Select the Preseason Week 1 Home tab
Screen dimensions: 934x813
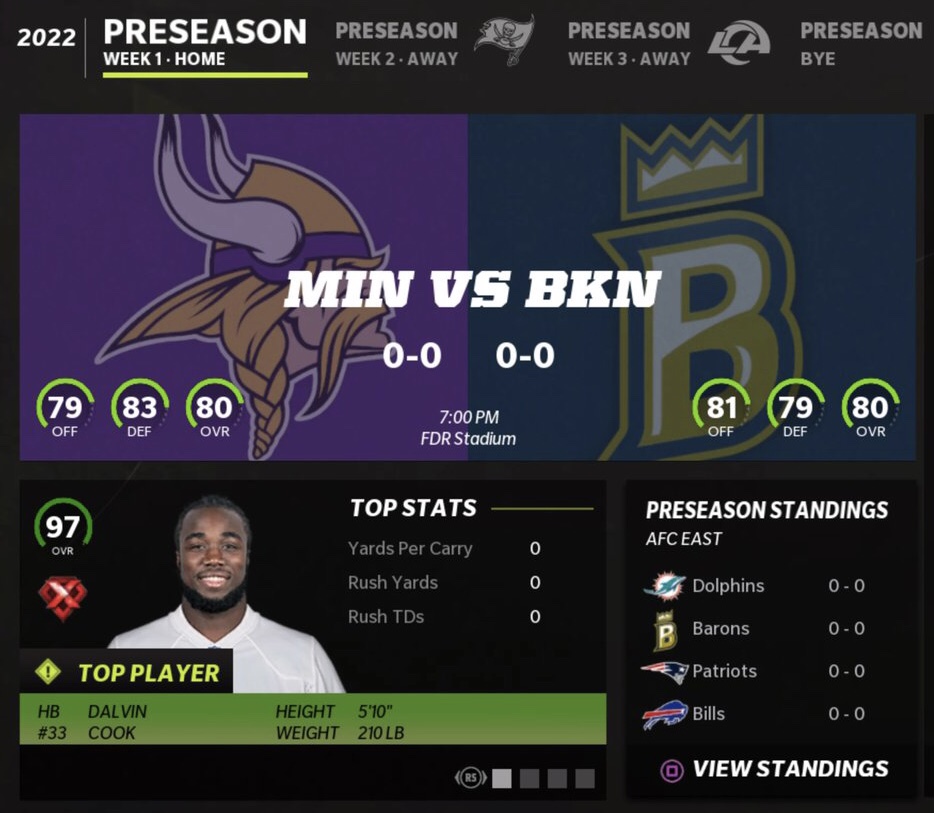pos(204,44)
